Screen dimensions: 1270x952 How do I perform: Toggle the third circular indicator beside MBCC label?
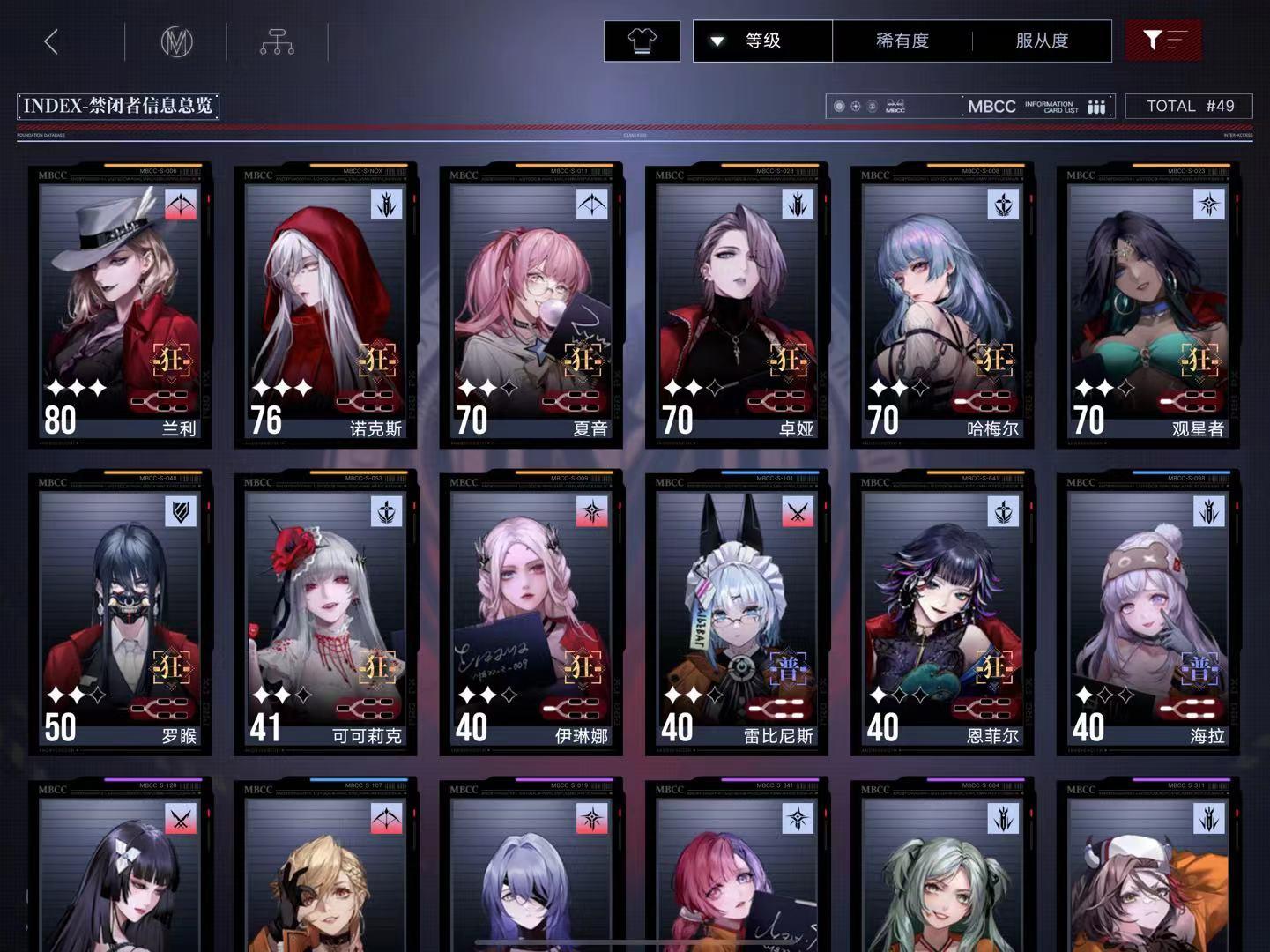pos(872,106)
